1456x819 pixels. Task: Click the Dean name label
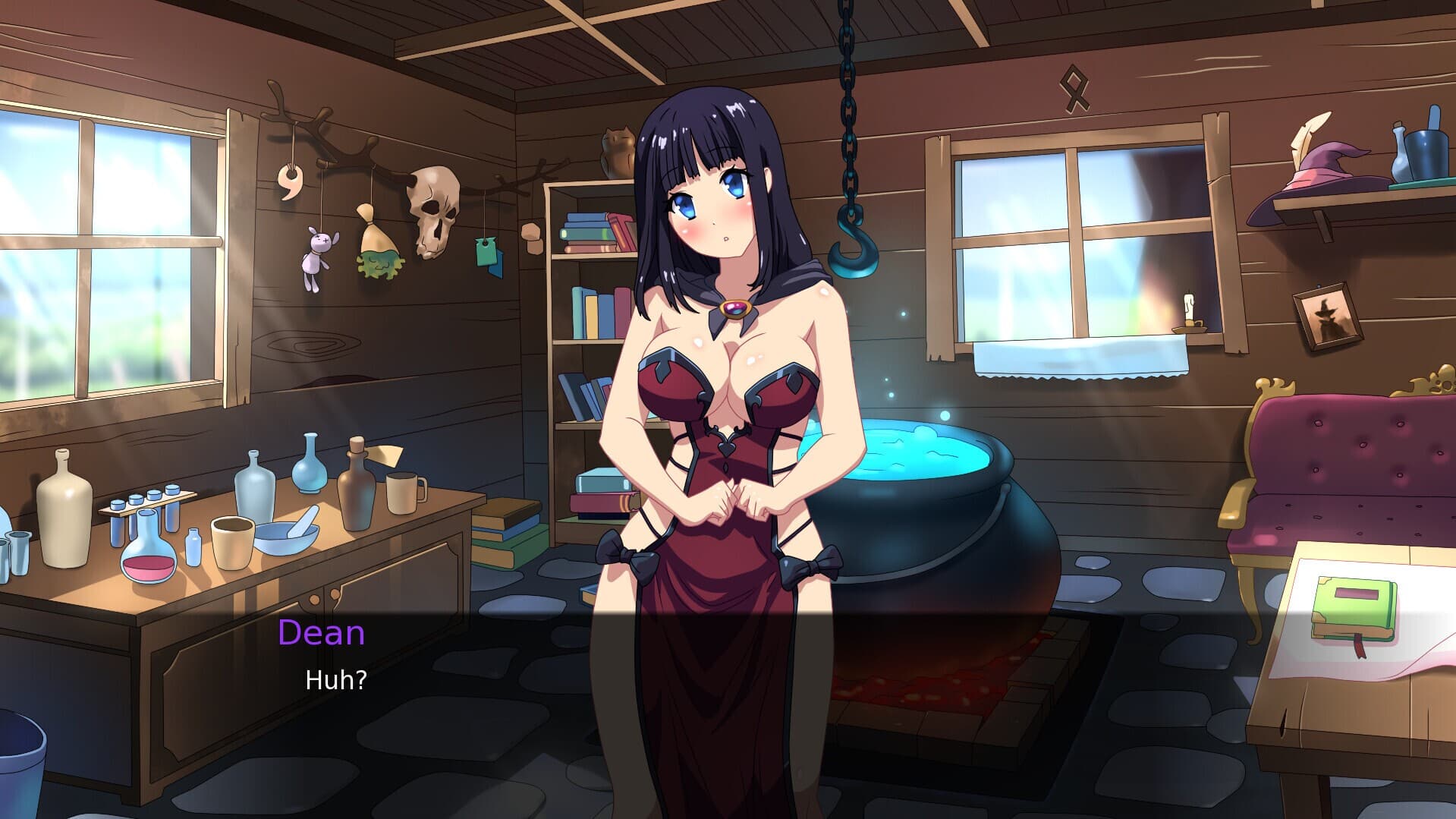321,634
